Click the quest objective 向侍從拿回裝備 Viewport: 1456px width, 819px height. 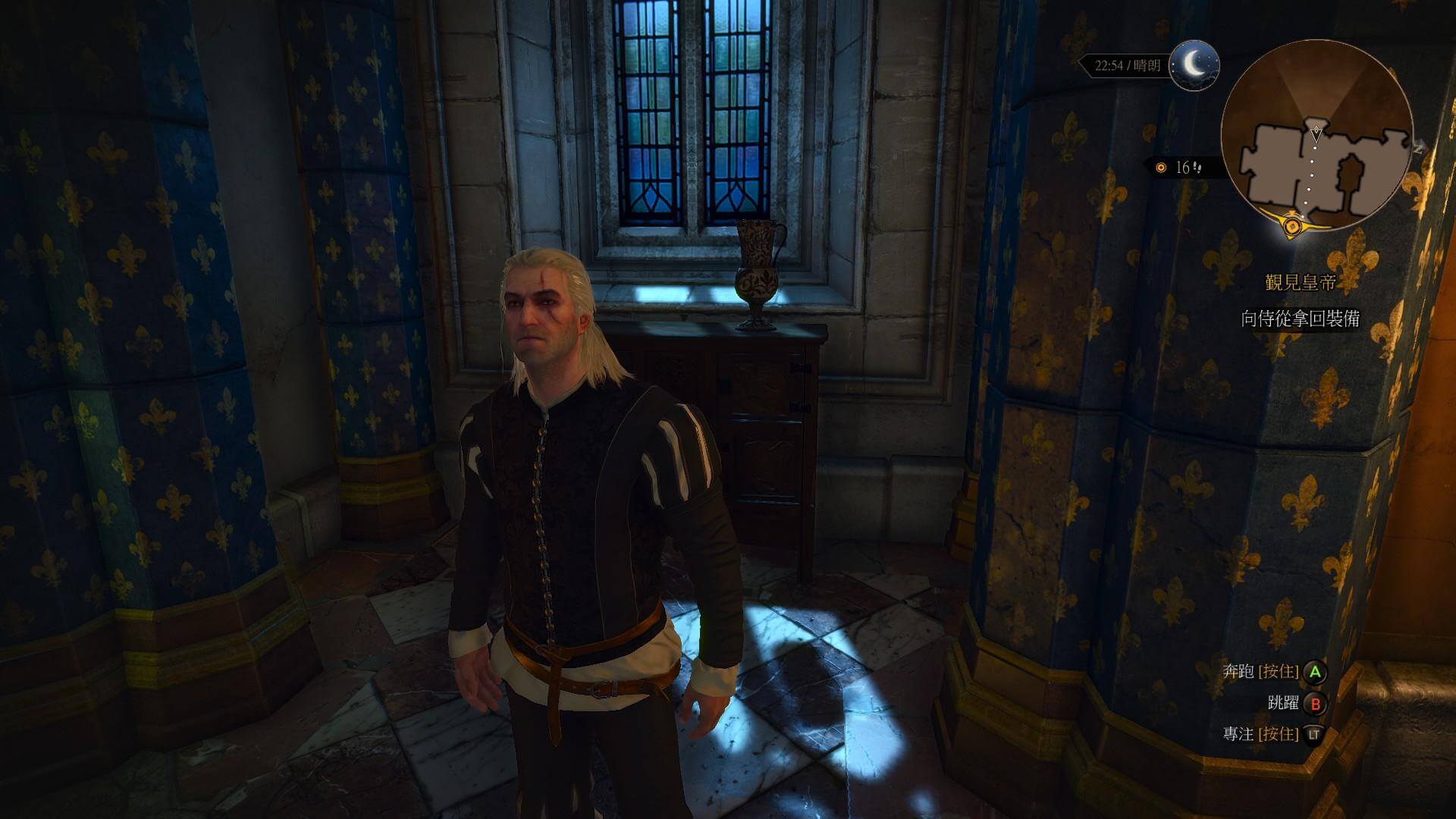(1301, 319)
